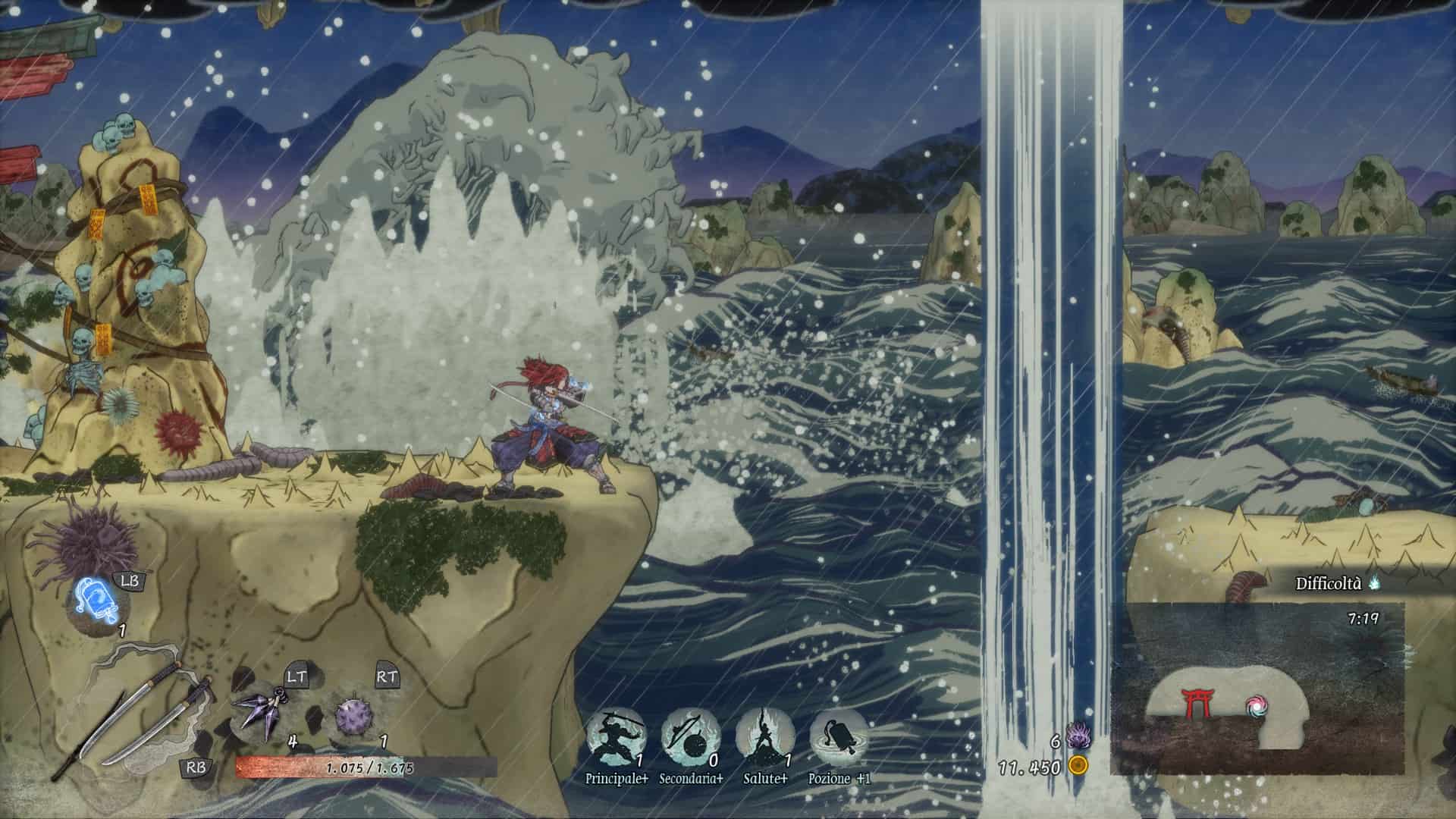Click the Difficoltà flame indicator
The height and width of the screenshot is (819, 1456).
tap(1375, 583)
